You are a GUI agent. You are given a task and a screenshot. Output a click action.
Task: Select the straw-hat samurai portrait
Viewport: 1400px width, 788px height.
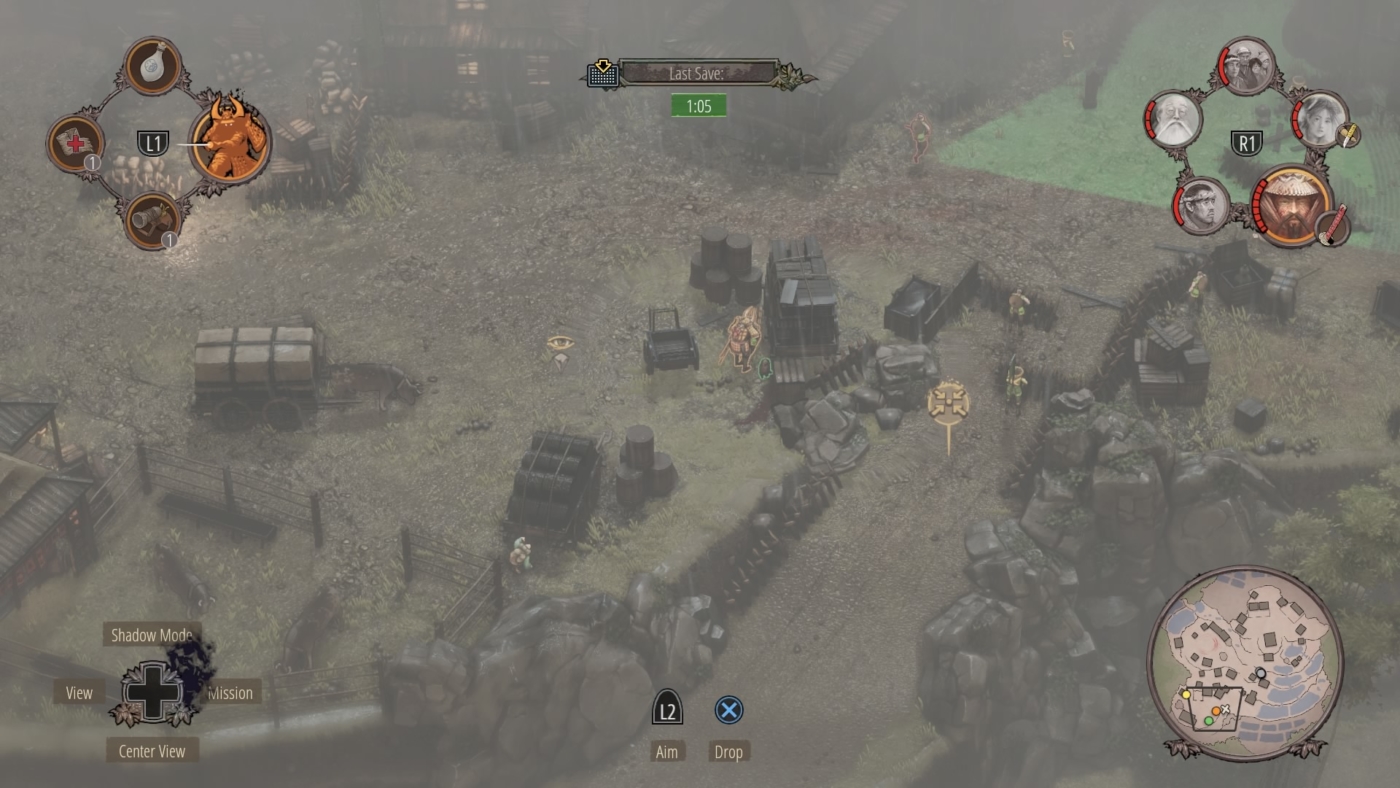coord(1292,204)
